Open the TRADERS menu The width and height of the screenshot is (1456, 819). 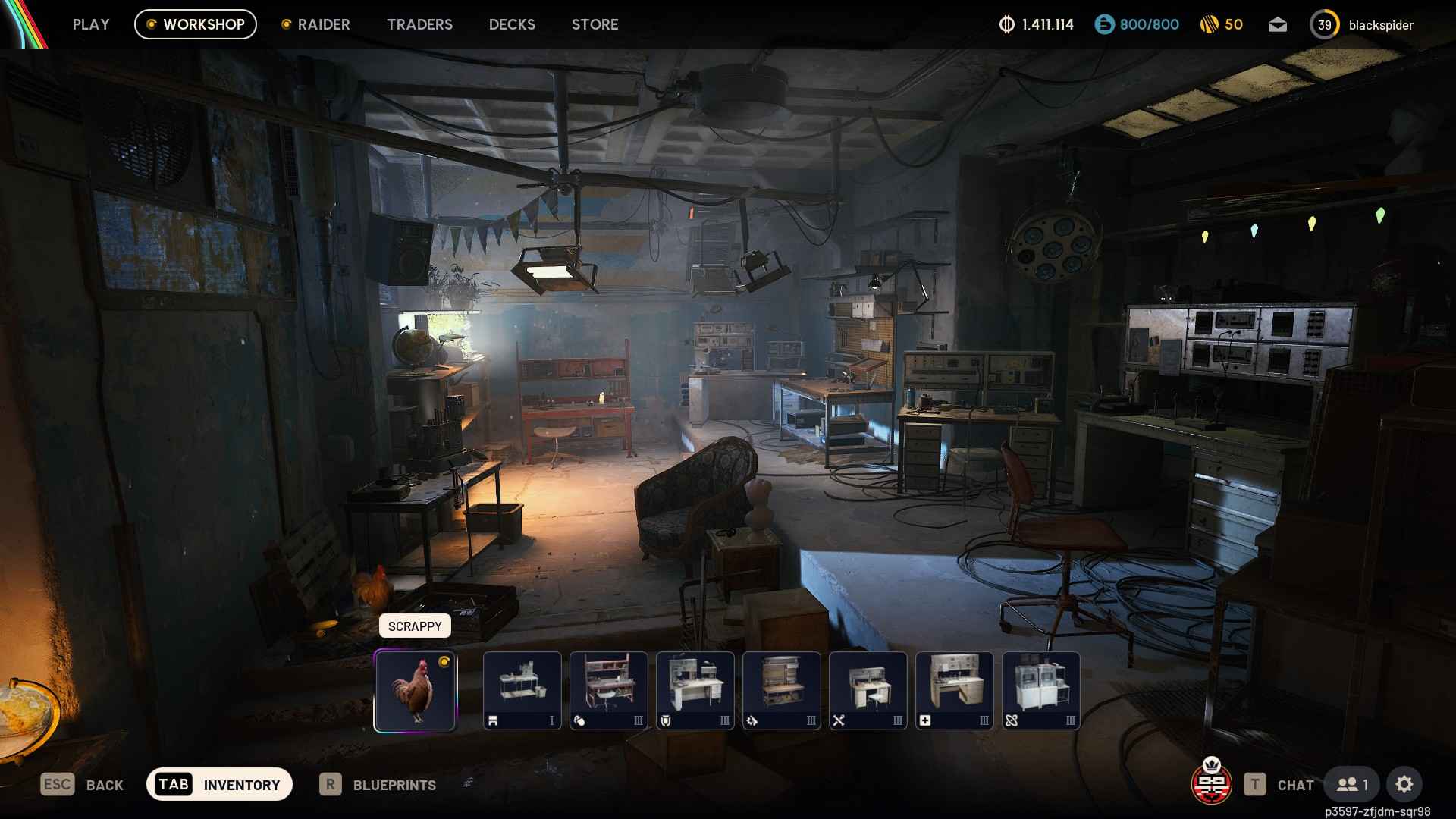tap(419, 24)
